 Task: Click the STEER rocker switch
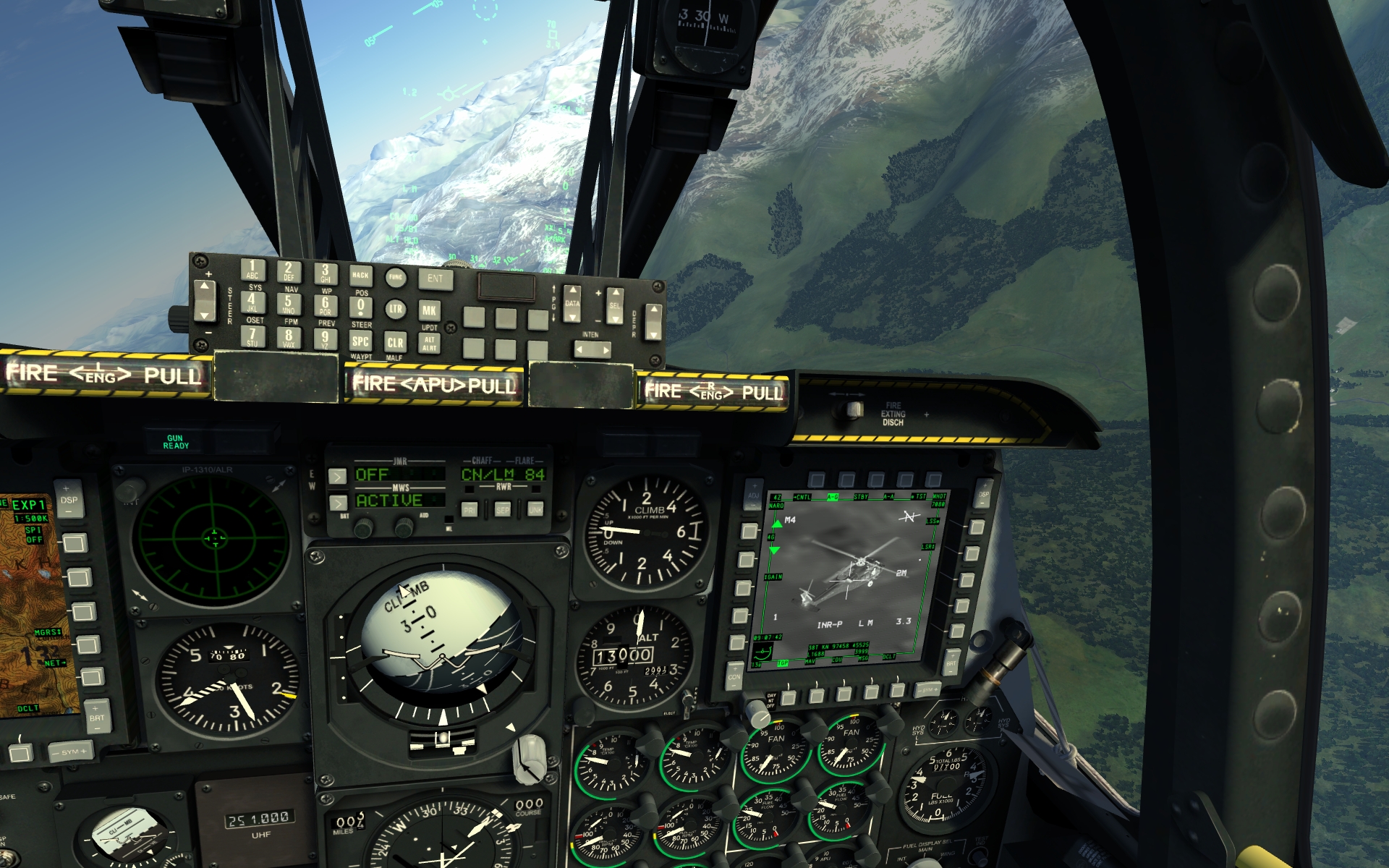point(205,300)
